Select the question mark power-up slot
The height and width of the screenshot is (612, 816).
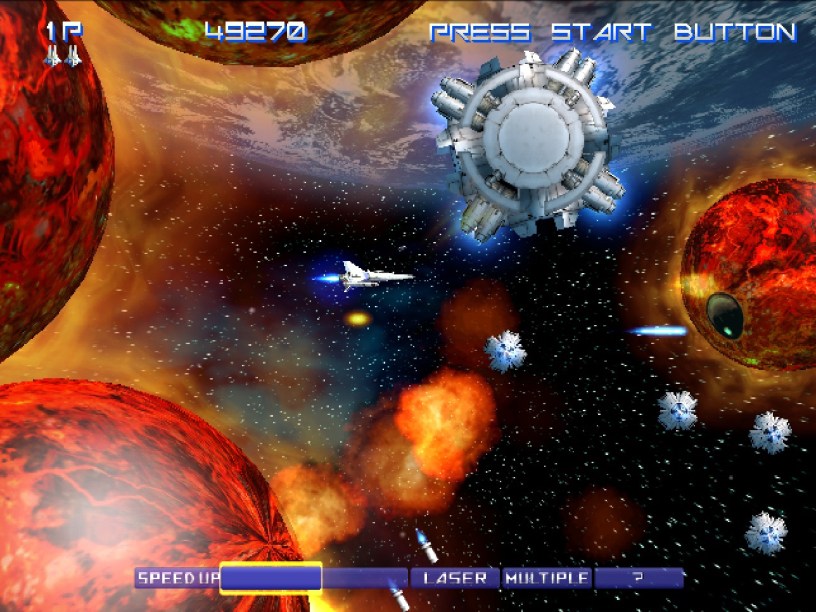pyautogui.click(x=638, y=578)
